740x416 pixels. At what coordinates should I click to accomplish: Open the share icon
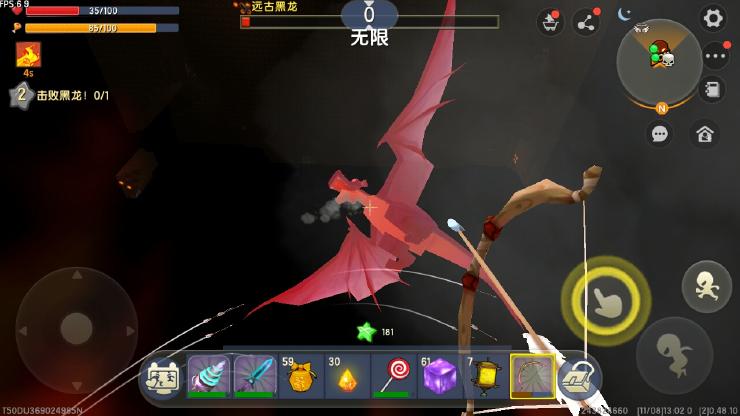click(585, 22)
